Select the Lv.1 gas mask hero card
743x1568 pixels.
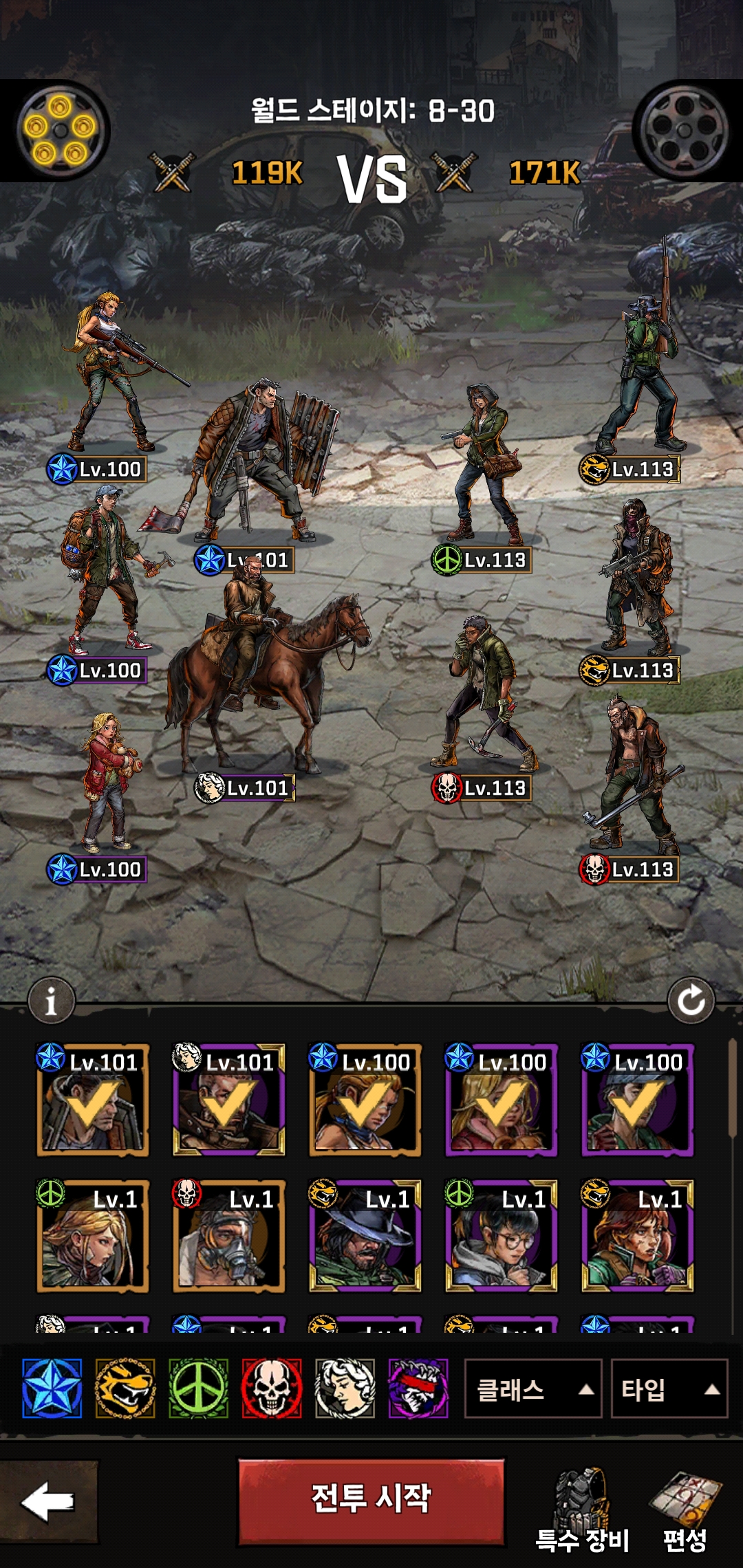tap(228, 1237)
